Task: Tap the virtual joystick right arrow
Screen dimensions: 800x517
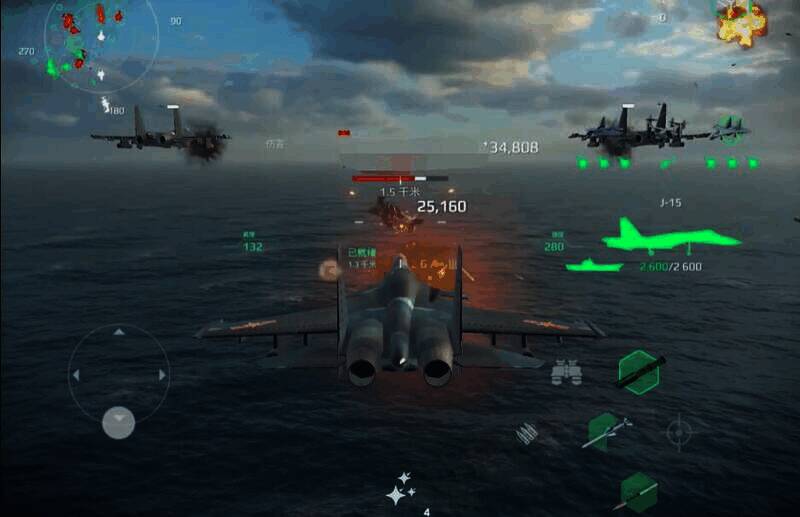Action: click(162, 375)
